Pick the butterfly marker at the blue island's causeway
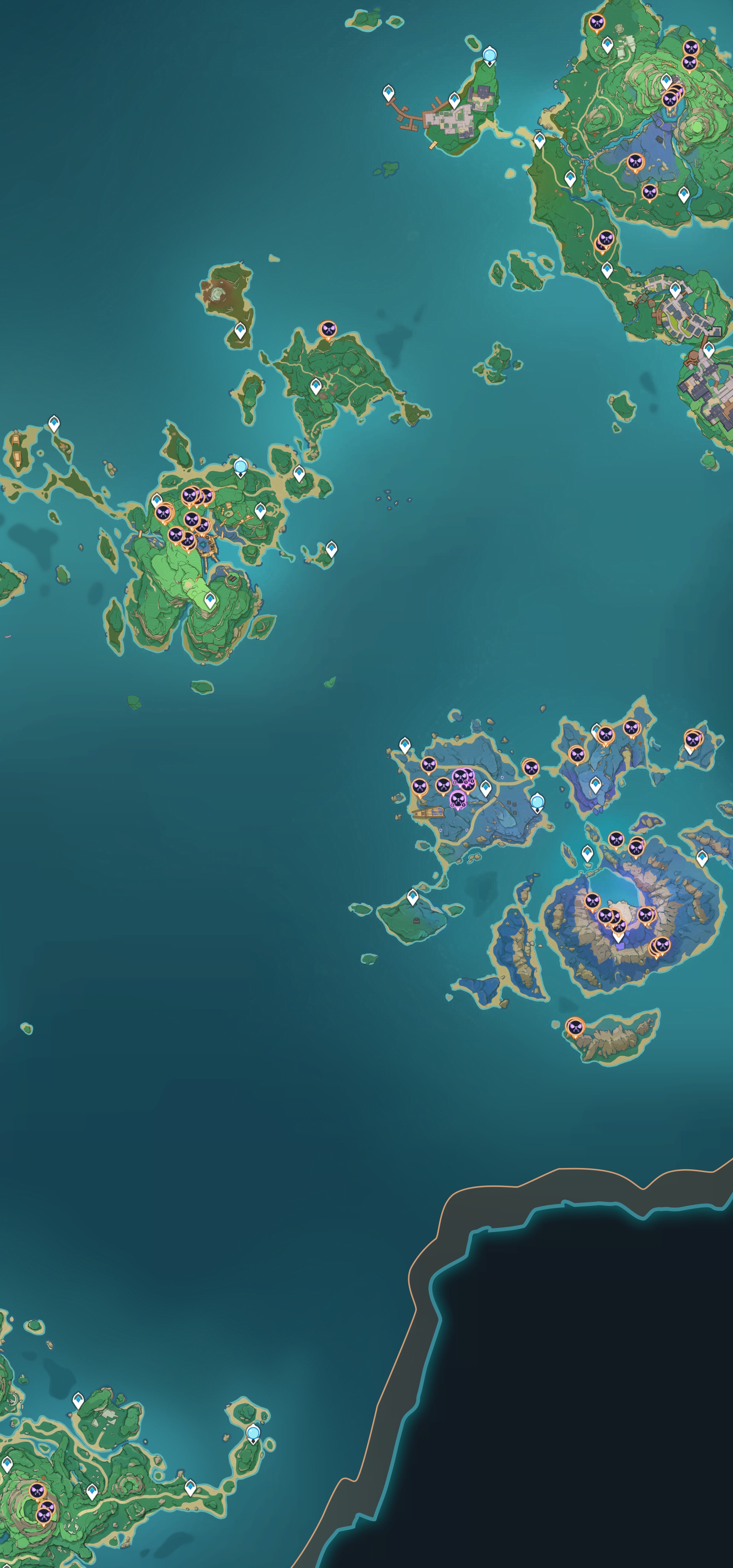The height and width of the screenshot is (1568, 733). [x=531, y=767]
